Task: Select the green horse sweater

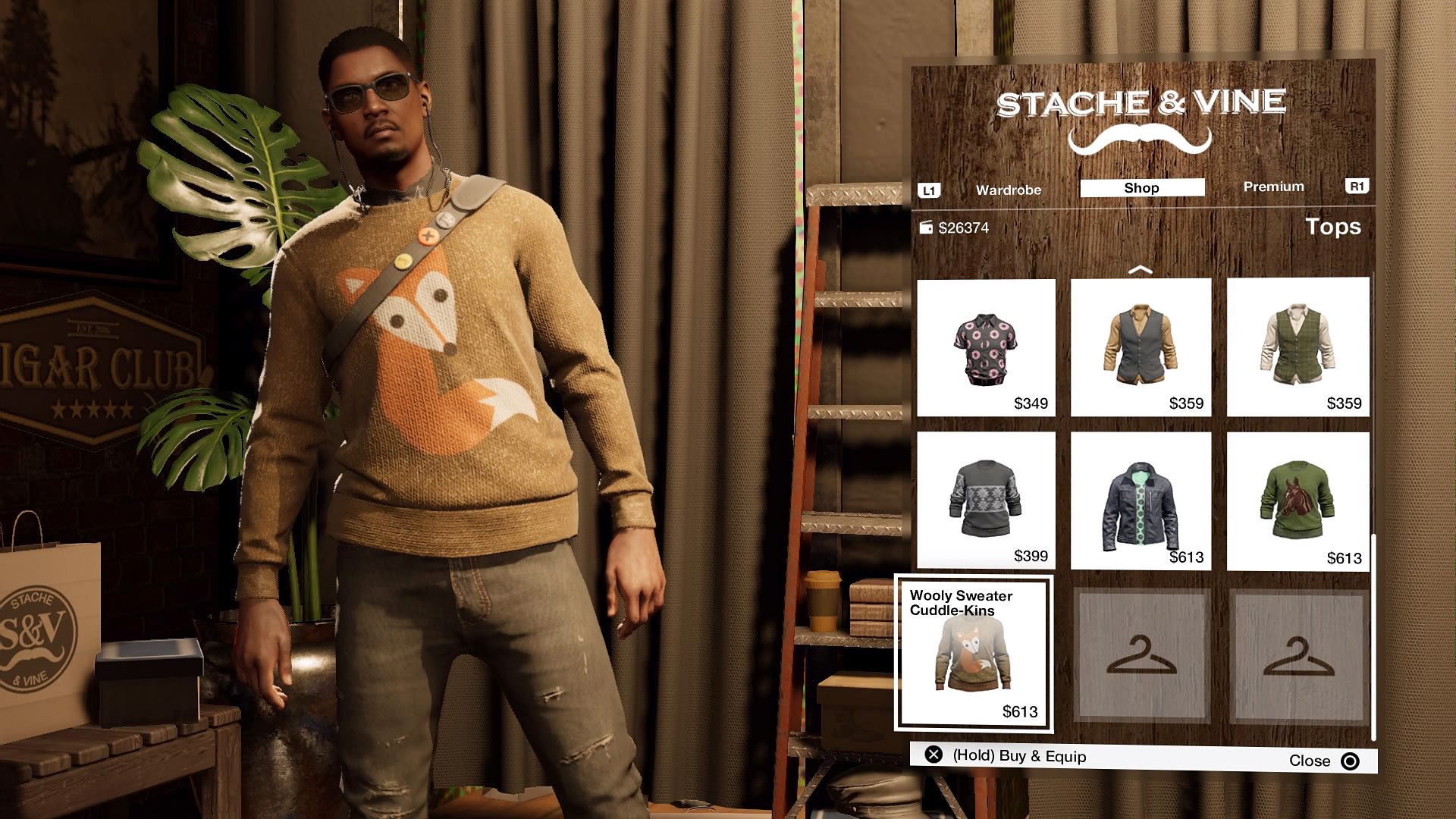Action: pos(1298,501)
